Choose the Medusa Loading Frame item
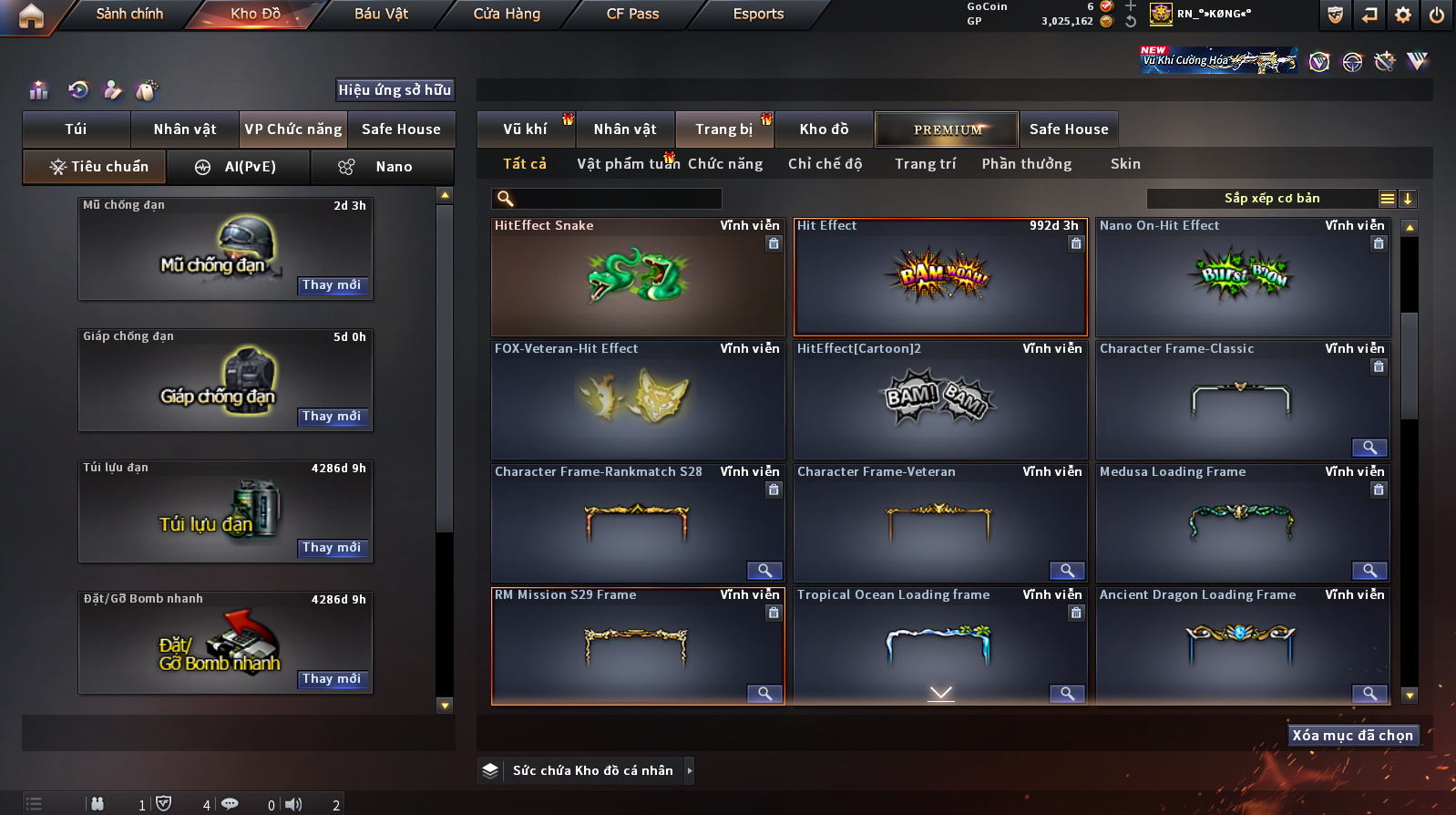Viewport: 1456px width, 815px height. pos(1242,523)
